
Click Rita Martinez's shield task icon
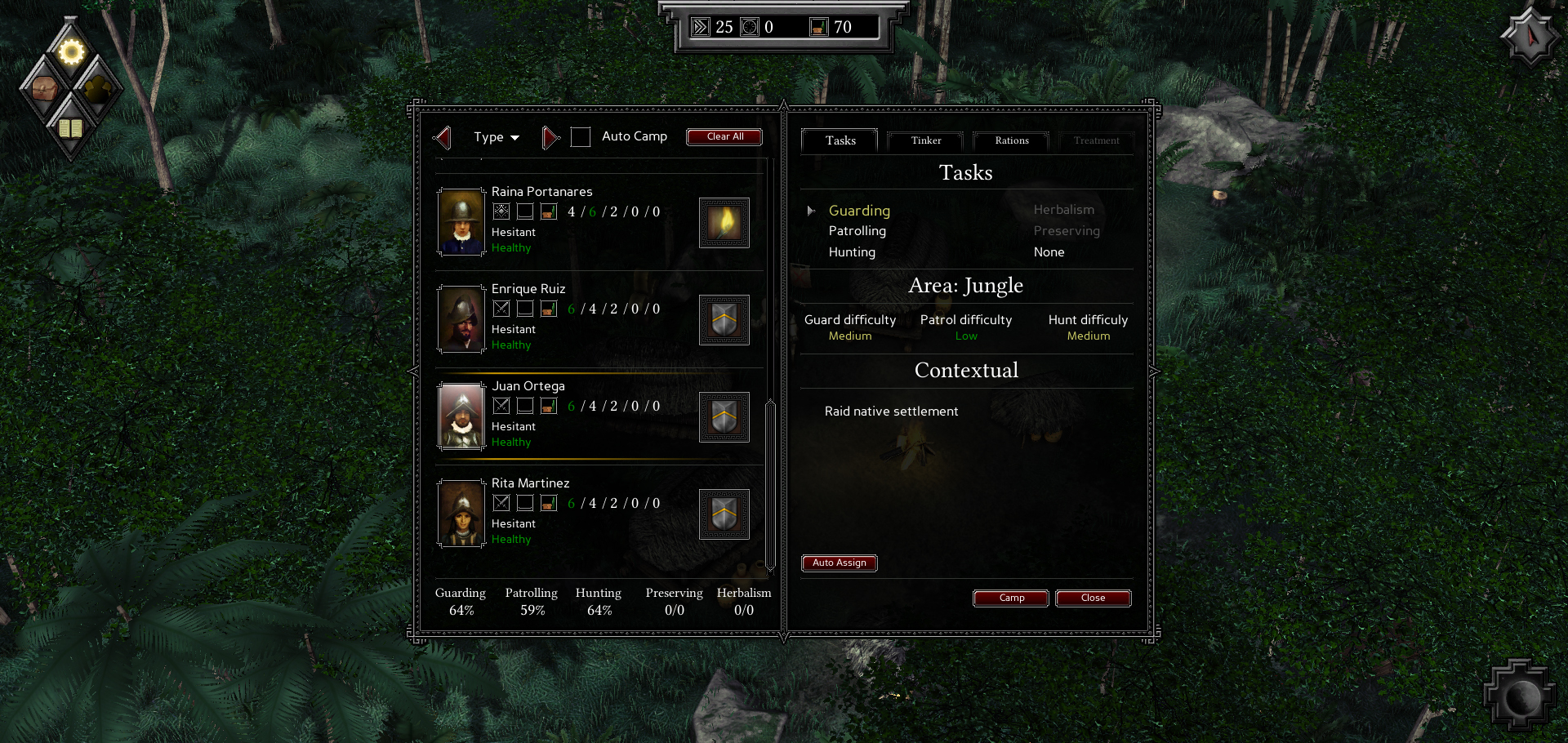click(724, 514)
